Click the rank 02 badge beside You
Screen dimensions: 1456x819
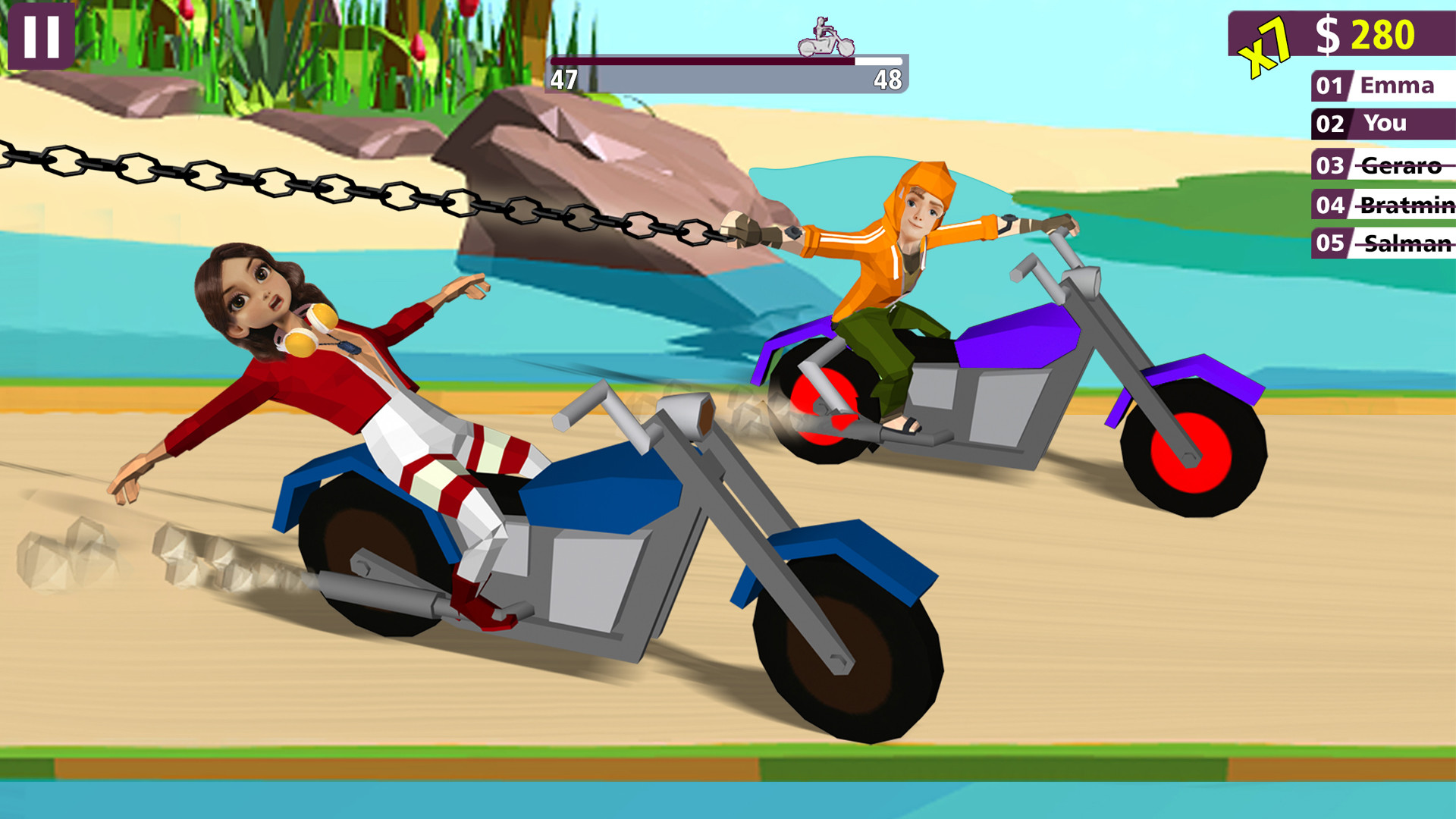click(x=1331, y=124)
